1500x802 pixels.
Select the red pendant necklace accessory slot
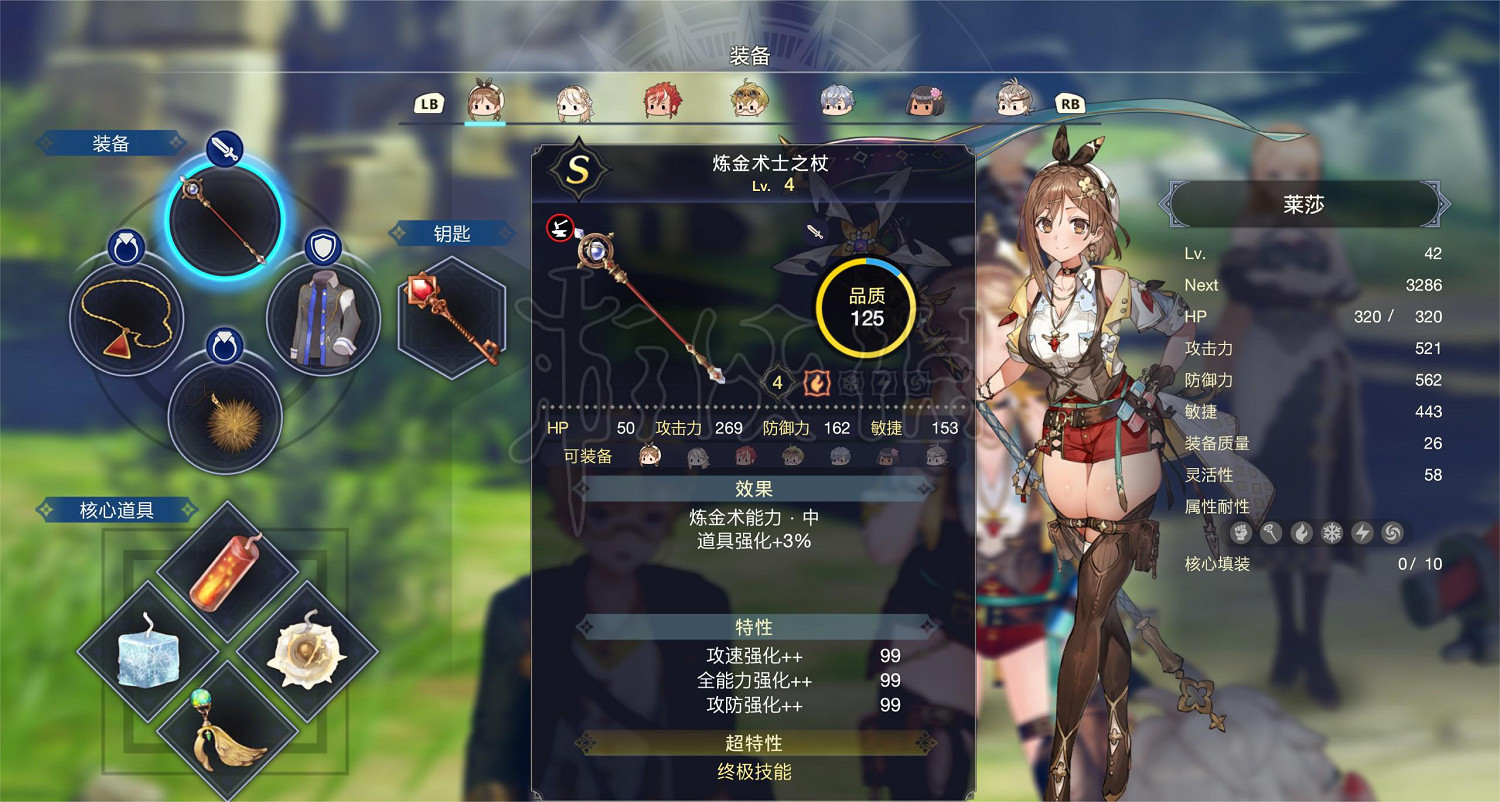pyautogui.click(x=126, y=318)
